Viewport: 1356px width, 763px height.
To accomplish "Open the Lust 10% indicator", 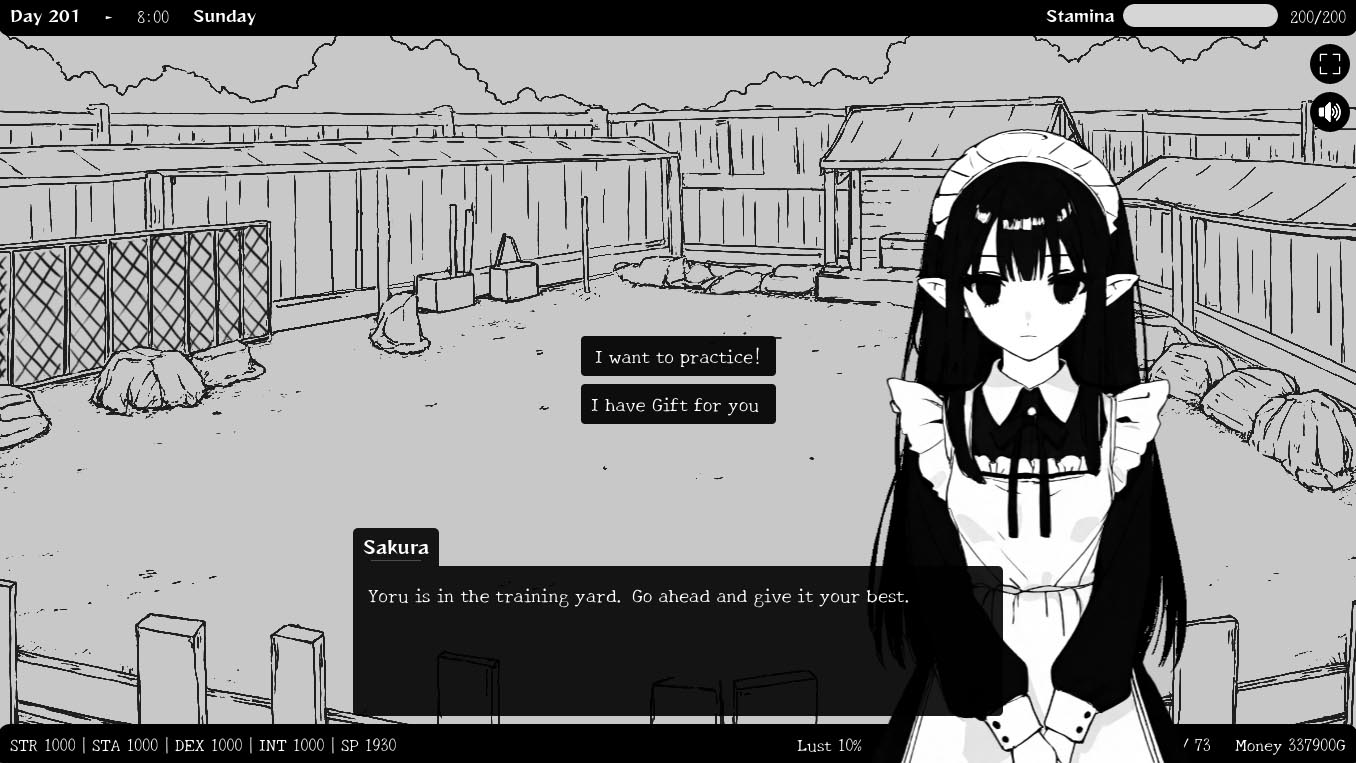I will pos(829,745).
